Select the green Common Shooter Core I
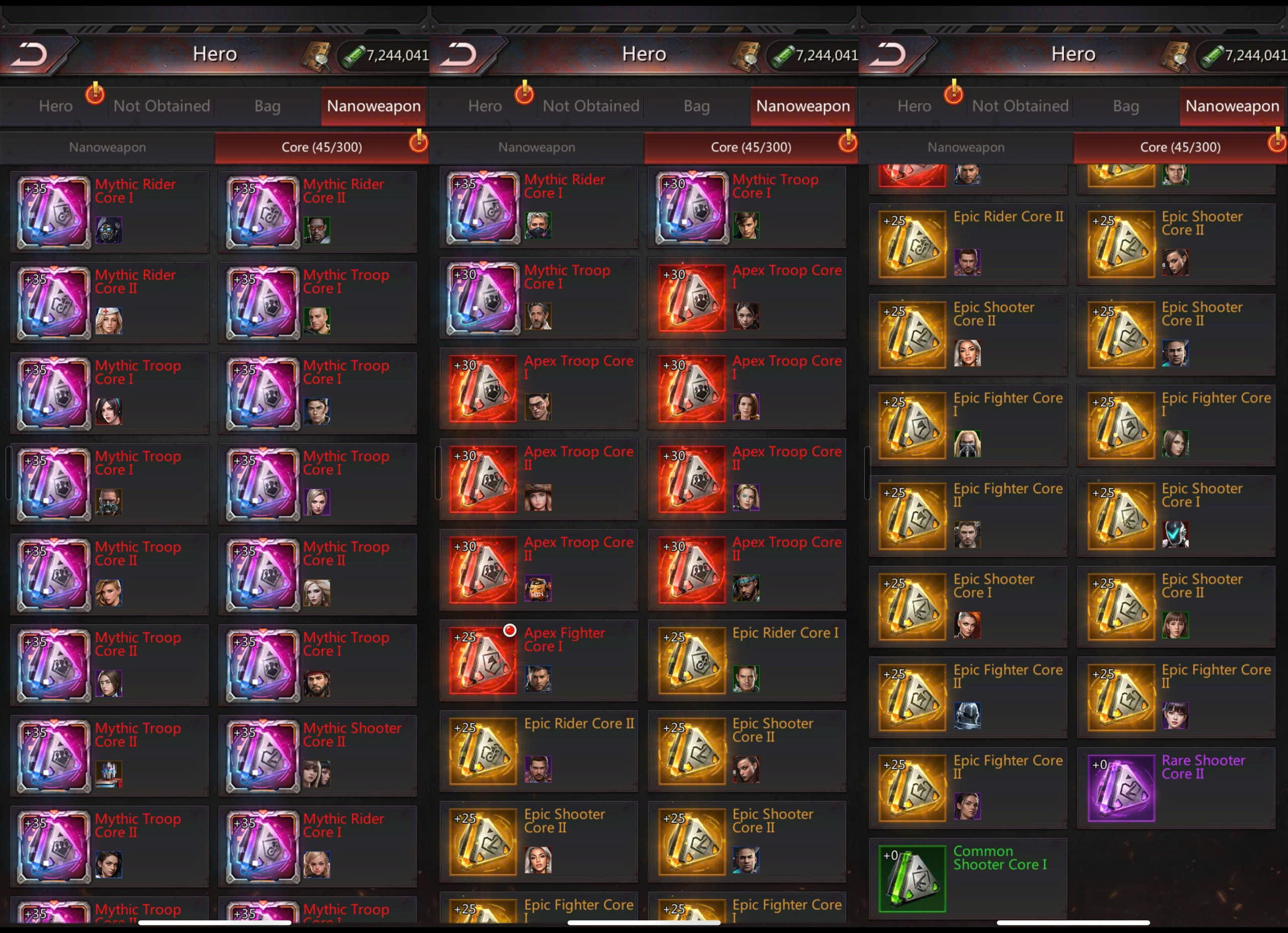 pos(912,879)
